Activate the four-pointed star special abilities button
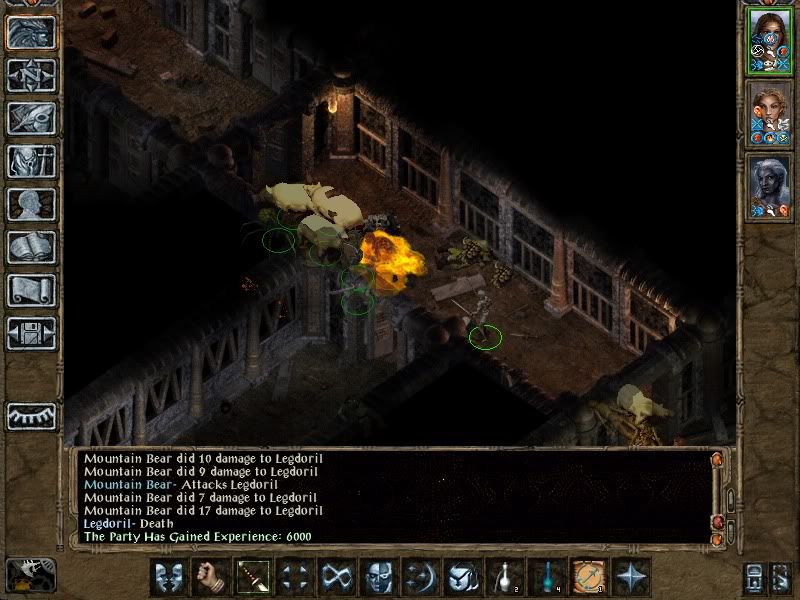The width and height of the screenshot is (800, 600). click(x=631, y=577)
